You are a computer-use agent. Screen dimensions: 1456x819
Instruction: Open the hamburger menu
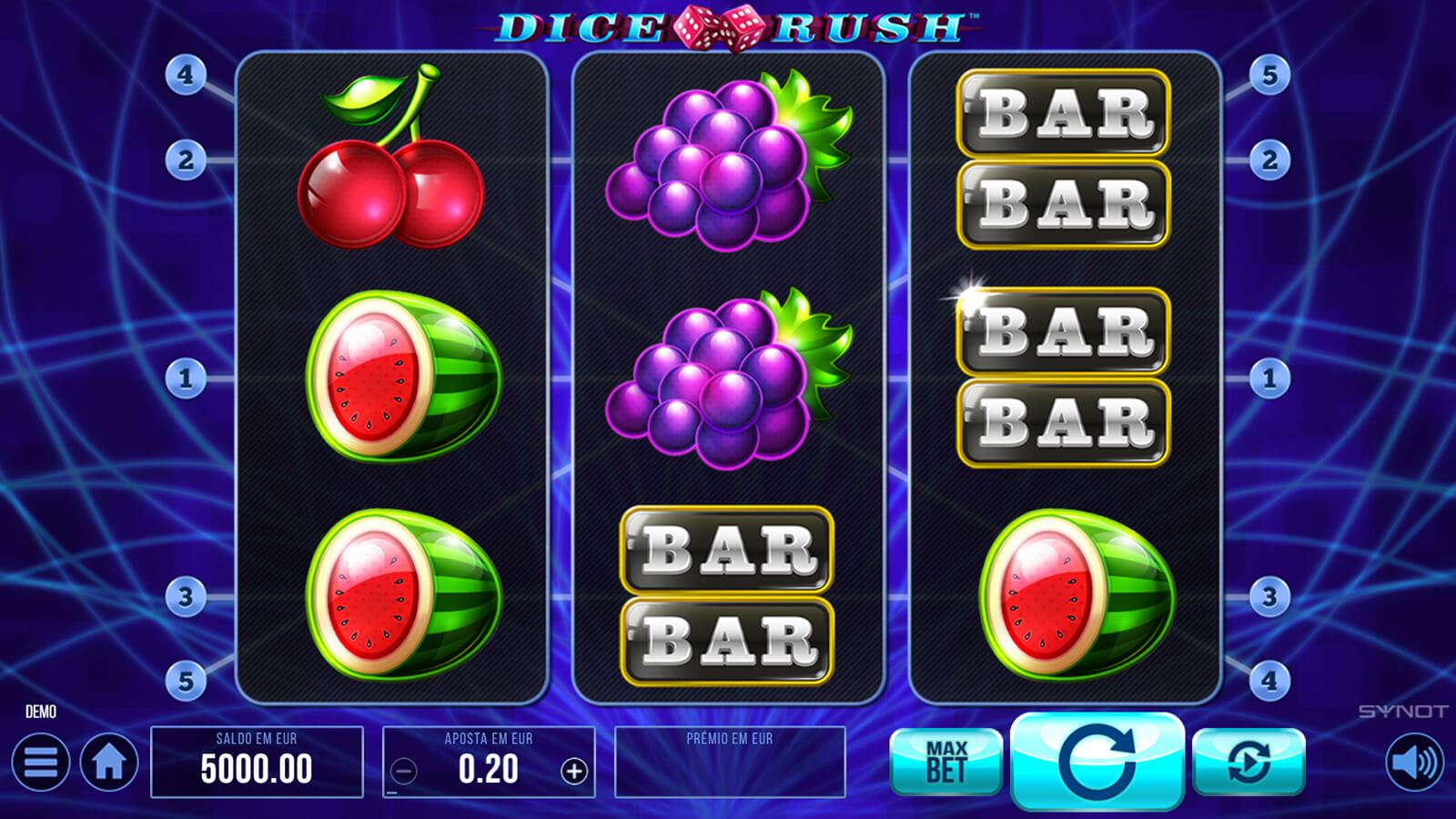(40, 763)
